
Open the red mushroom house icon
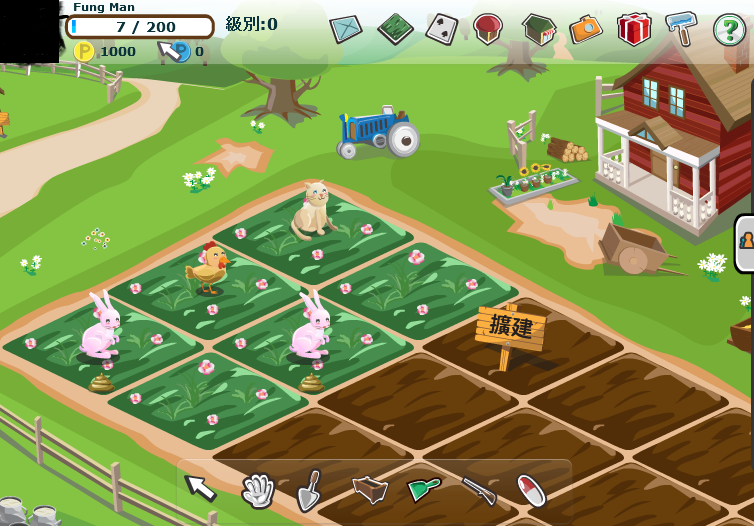coord(488,28)
